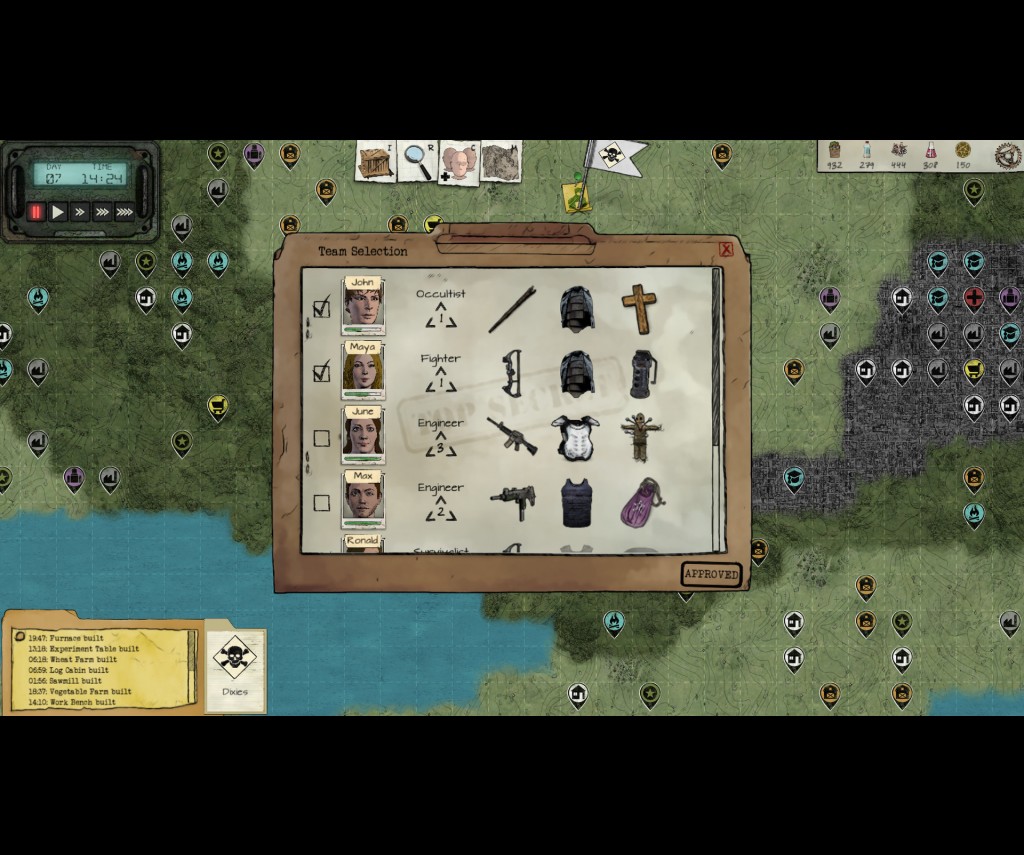Image resolution: width=1024 pixels, height=855 pixels.
Task: Pause the game with the red button
Action: pos(36,212)
